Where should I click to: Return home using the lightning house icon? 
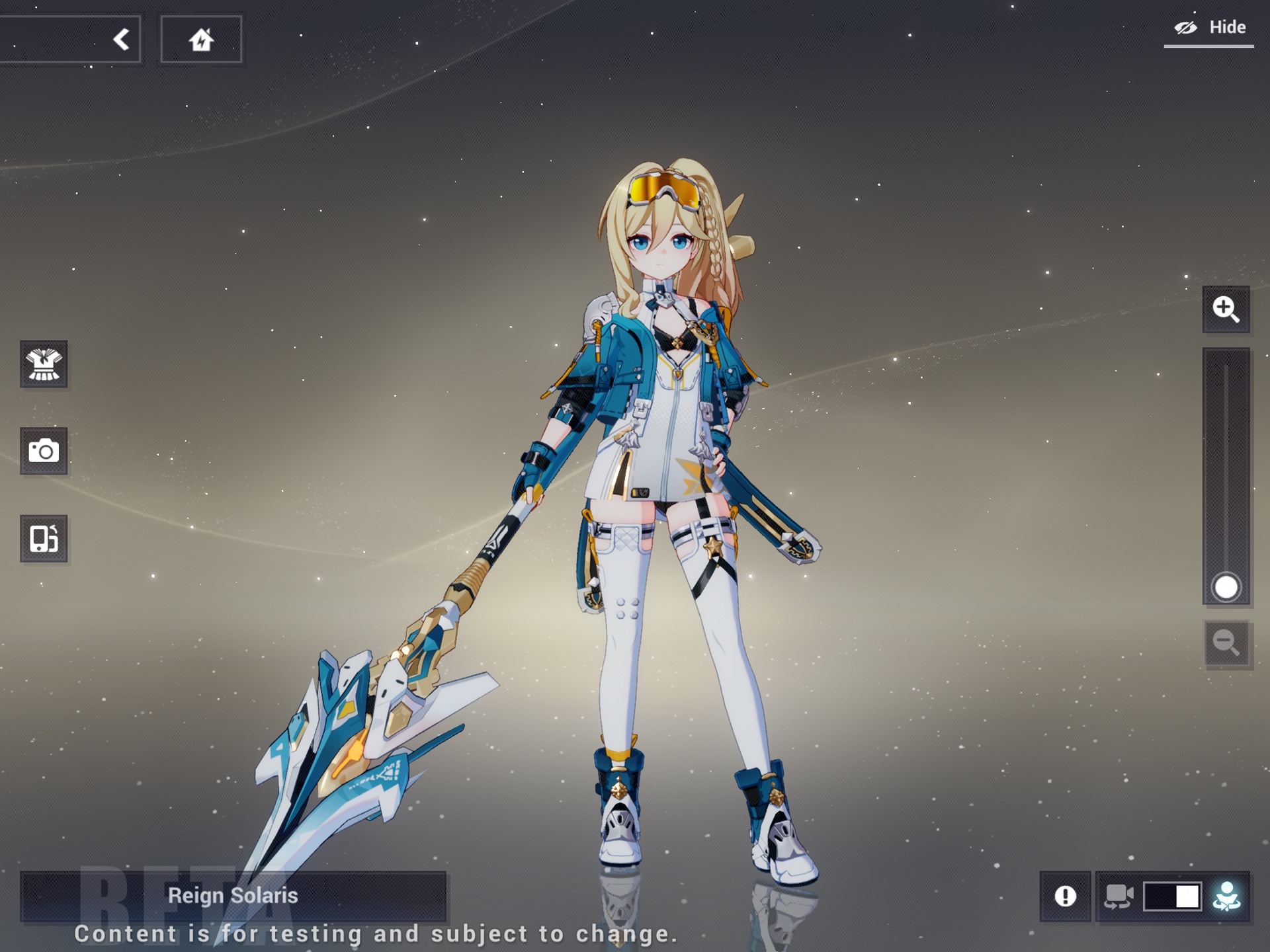pyautogui.click(x=202, y=39)
